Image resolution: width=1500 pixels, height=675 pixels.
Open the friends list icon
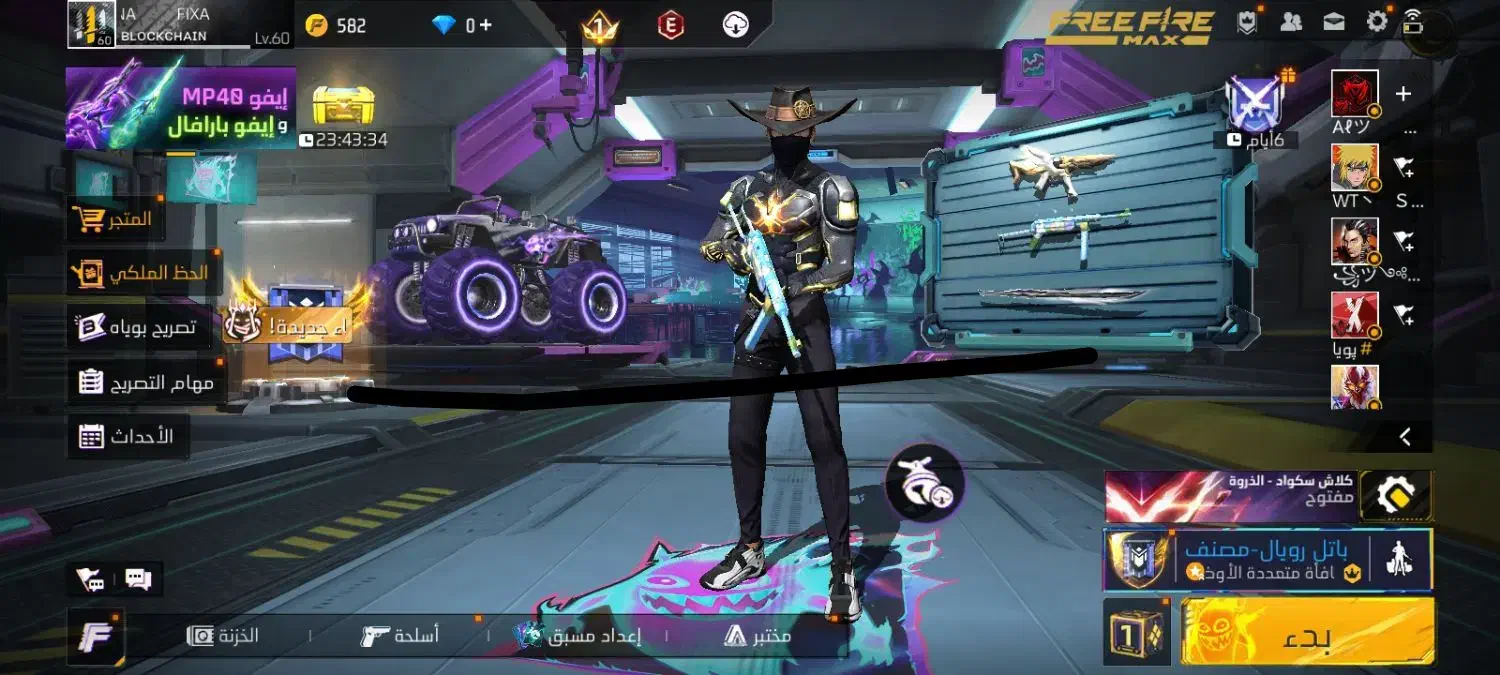tap(1291, 22)
